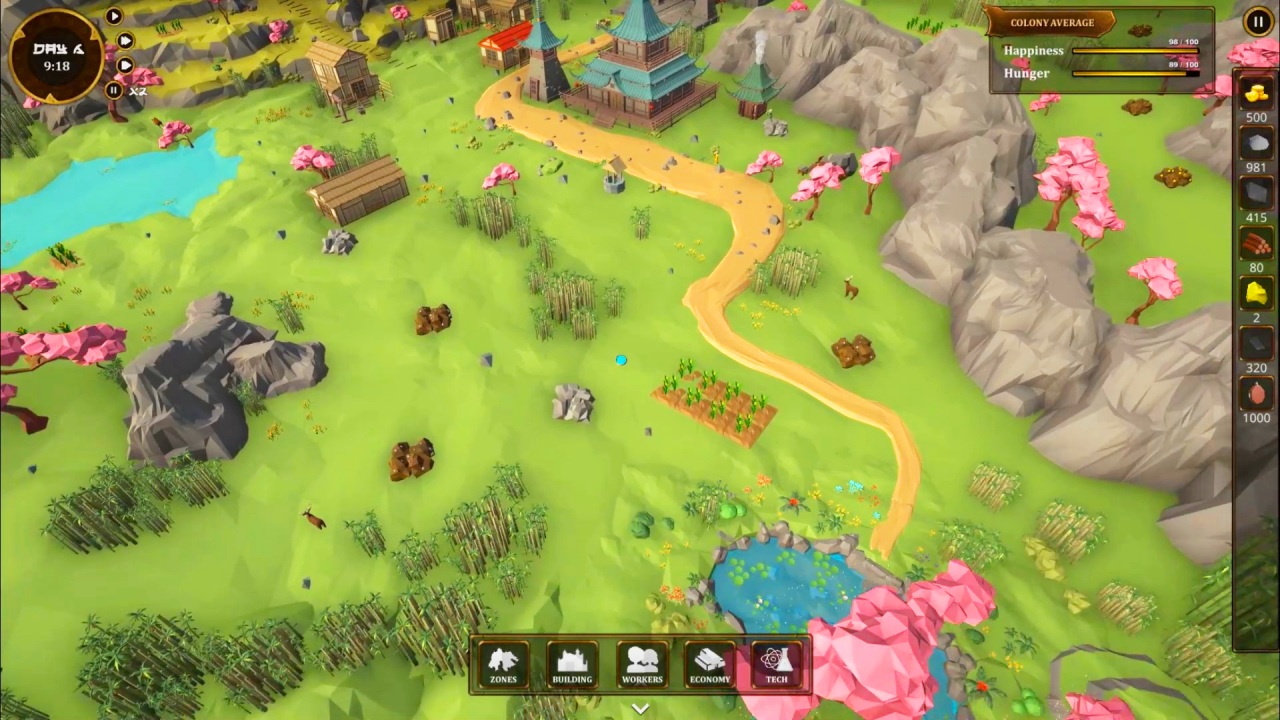Image resolution: width=1280 pixels, height=720 pixels.
Task: Select the red food resource icon
Action: 1256,394
